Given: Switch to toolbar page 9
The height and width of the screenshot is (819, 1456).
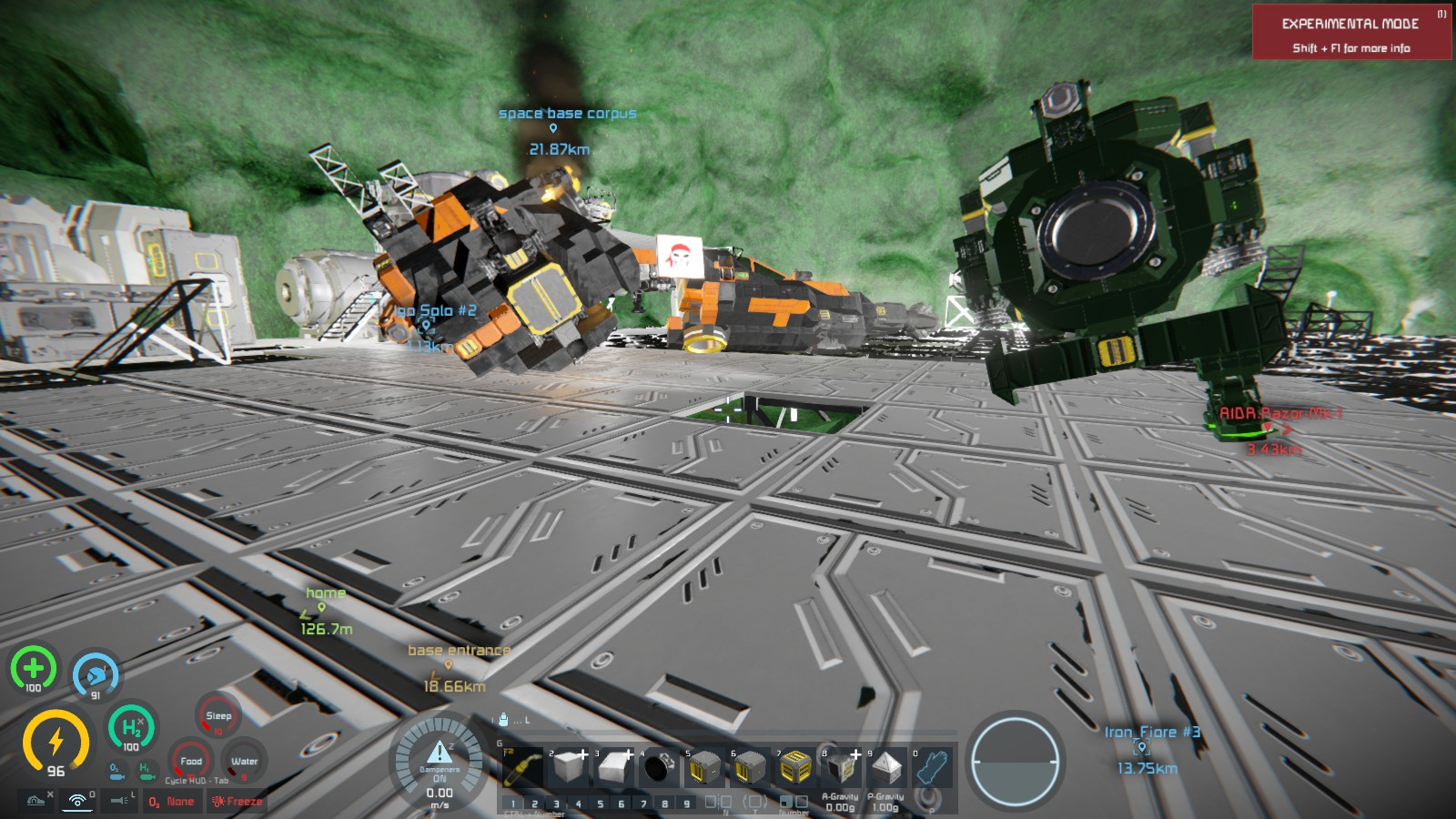Looking at the screenshot, I should click(x=687, y=804).
